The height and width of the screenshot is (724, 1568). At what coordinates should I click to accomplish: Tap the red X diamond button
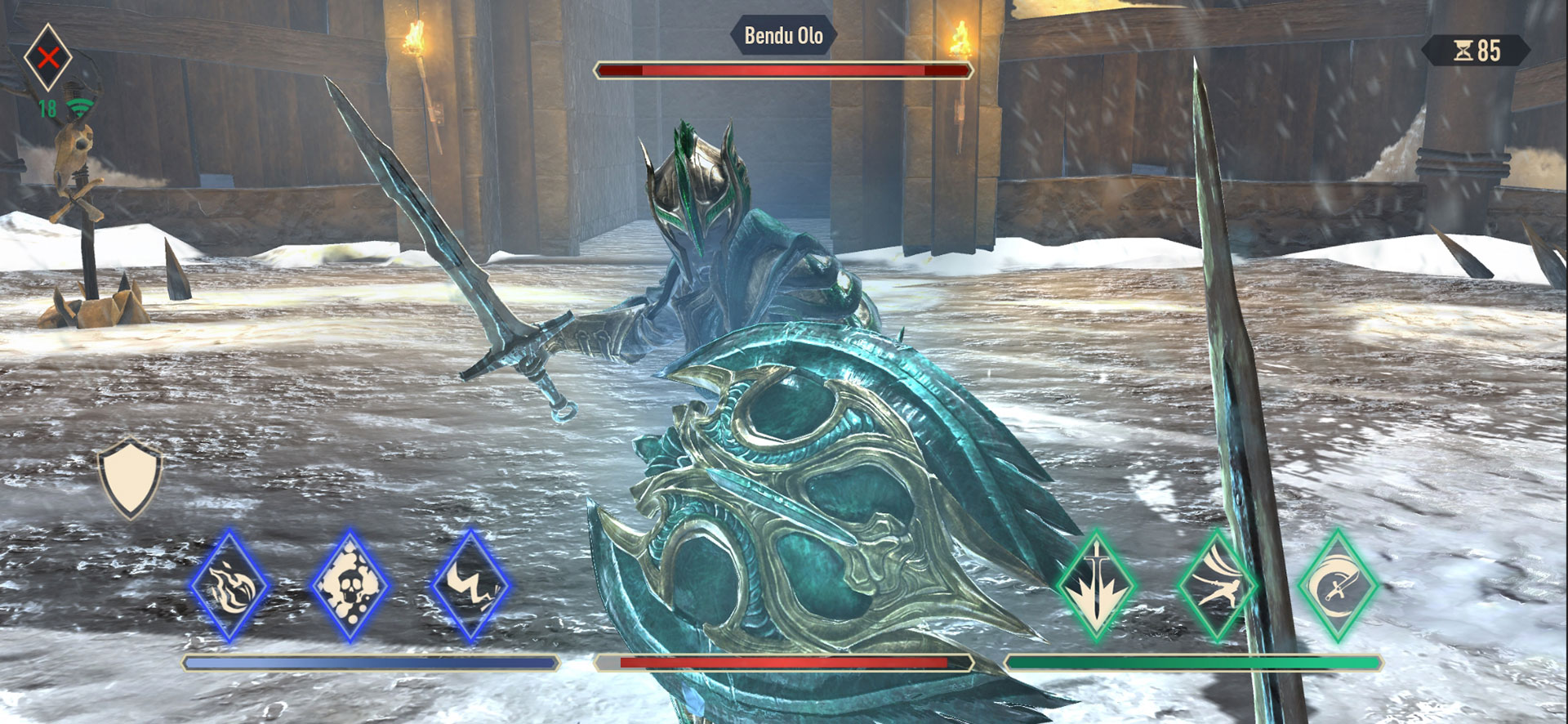(48, 57)
